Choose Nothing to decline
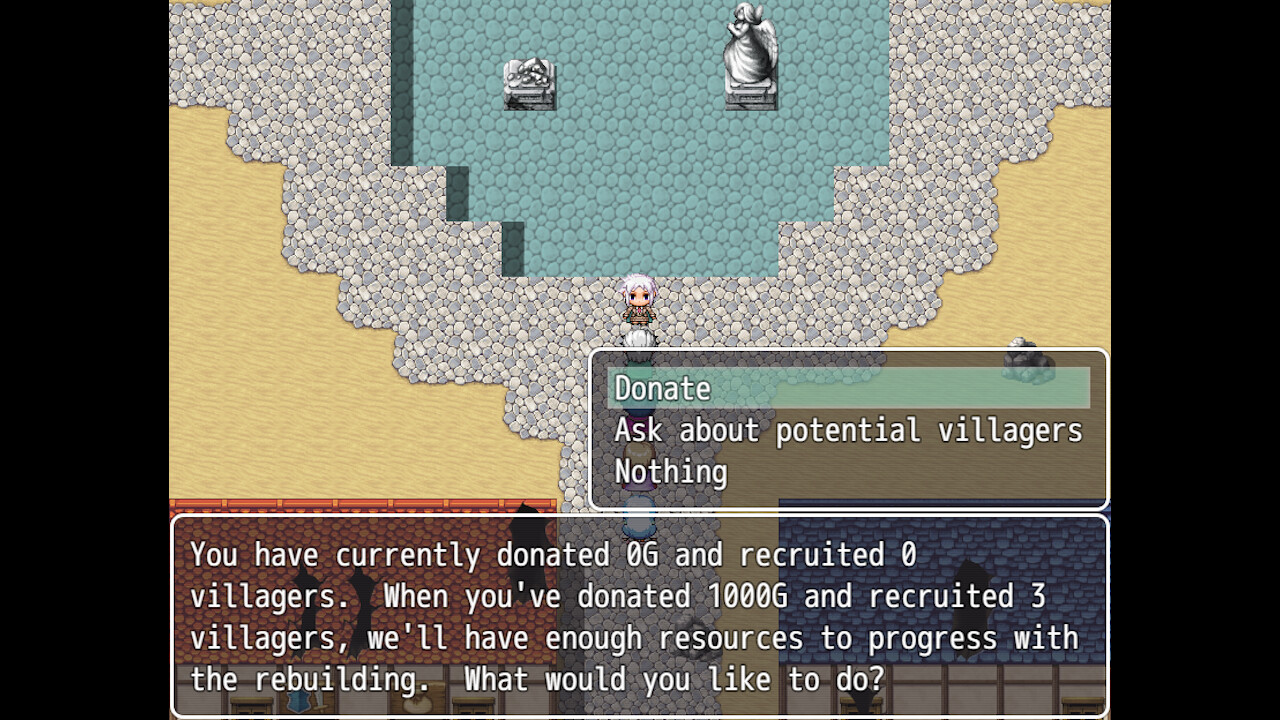The height and width of the screenshot is (720, 1280). pos(670,471)
